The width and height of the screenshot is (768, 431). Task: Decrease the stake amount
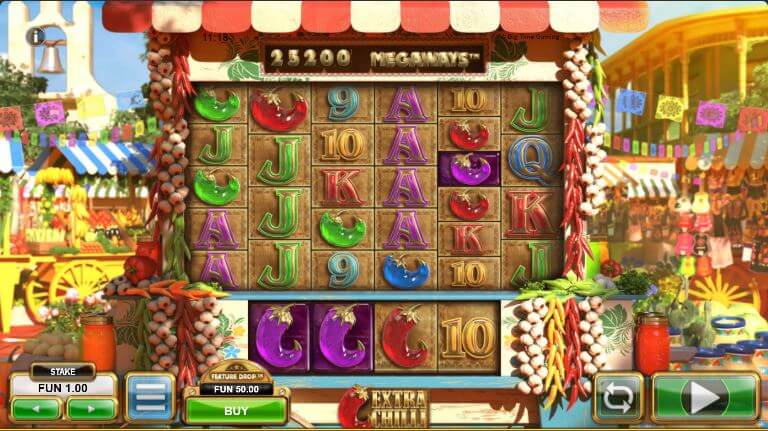[35, 408]
